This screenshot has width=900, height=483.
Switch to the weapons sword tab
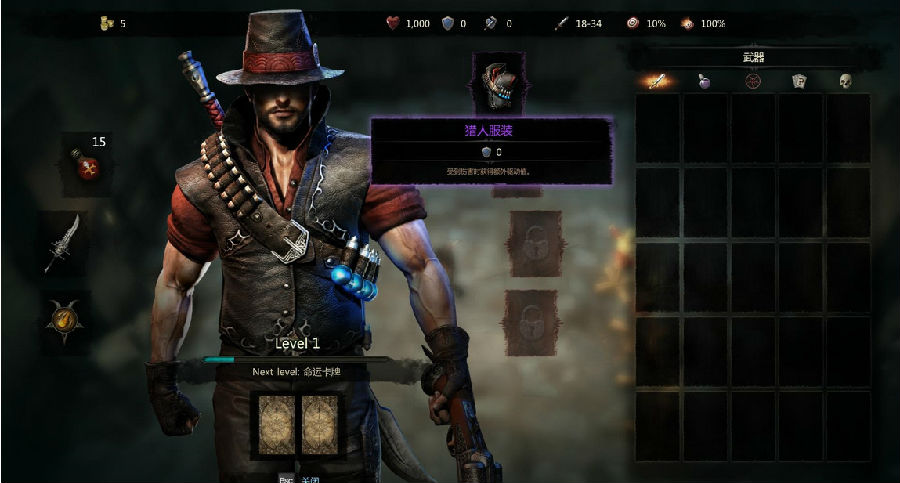pos(657,81)
